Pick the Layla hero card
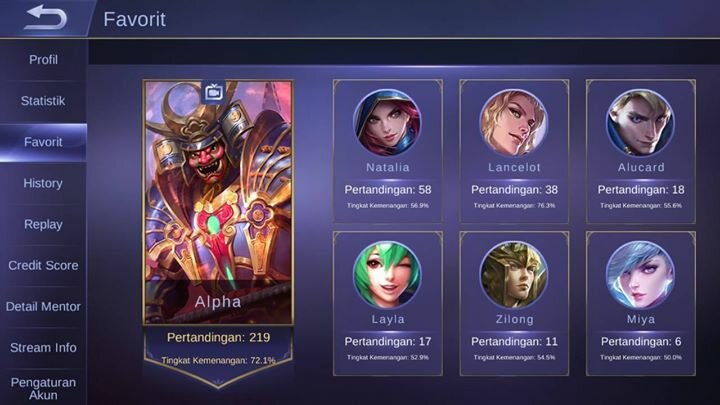Image resolution: width=720 pixels, height=405 pixels. pos(387,302)
